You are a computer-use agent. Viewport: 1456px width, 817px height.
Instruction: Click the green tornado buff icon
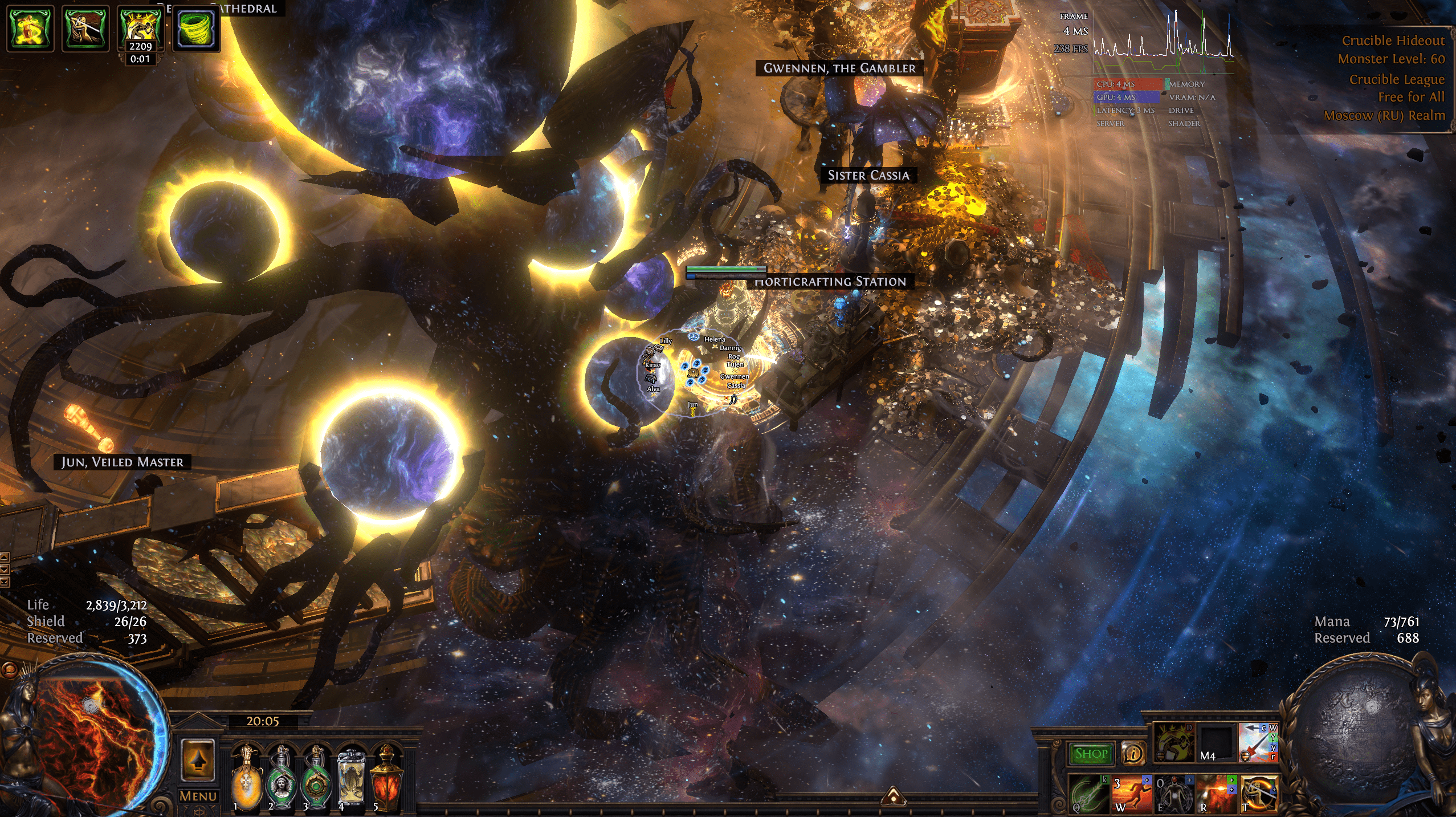196,28
